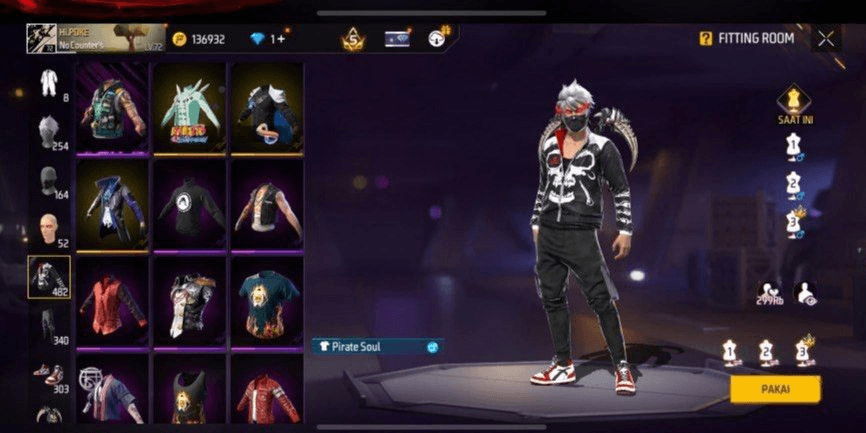Select the teal tiger t-shirt
Viewport: 866px width, 433px height.
pos(267,301)
